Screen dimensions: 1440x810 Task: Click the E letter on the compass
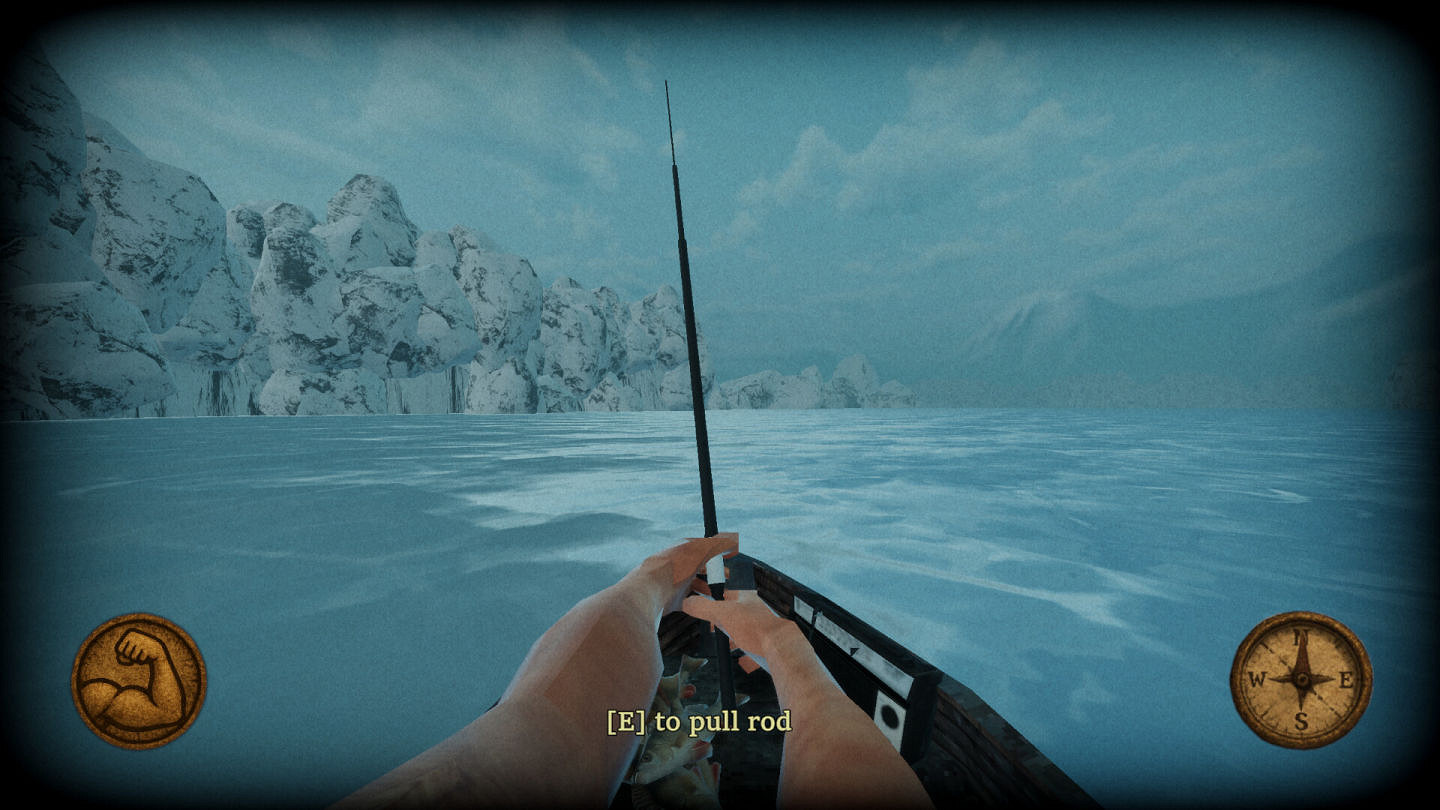1347,679
